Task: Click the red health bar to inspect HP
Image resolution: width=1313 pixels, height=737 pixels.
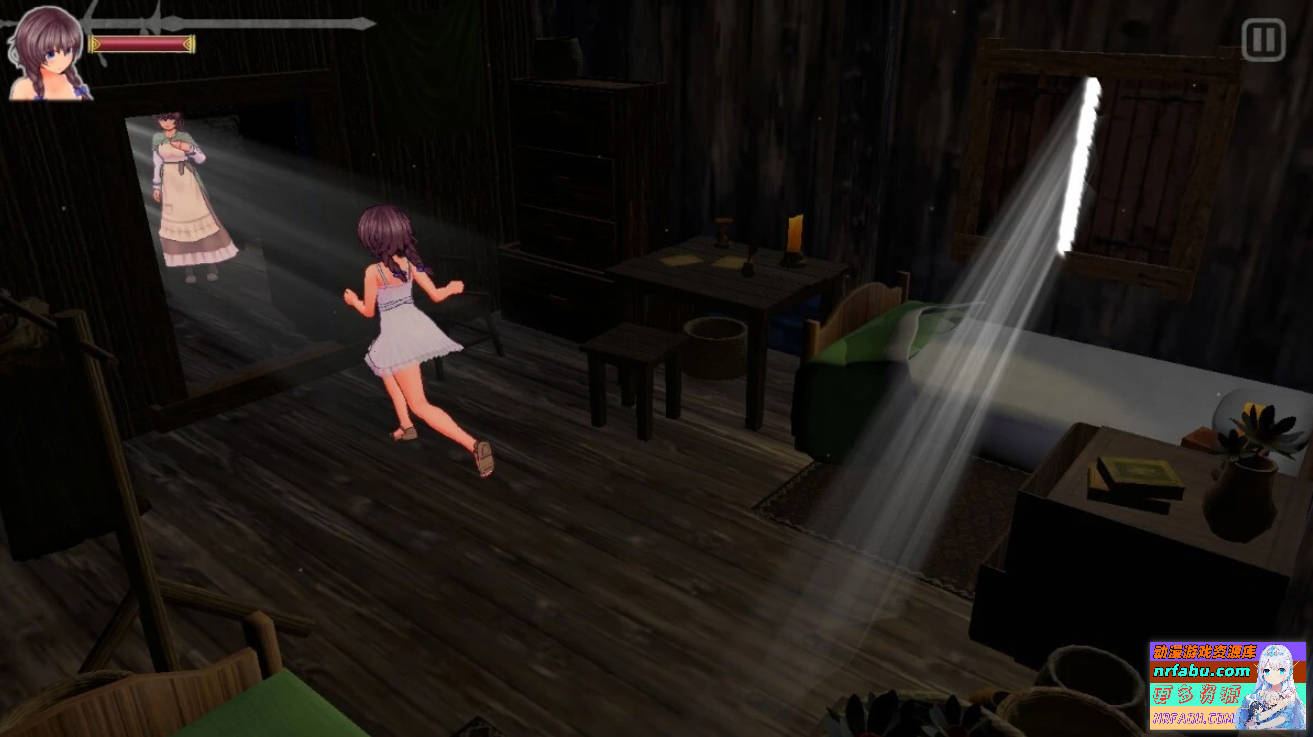Action: click(140, 42)
